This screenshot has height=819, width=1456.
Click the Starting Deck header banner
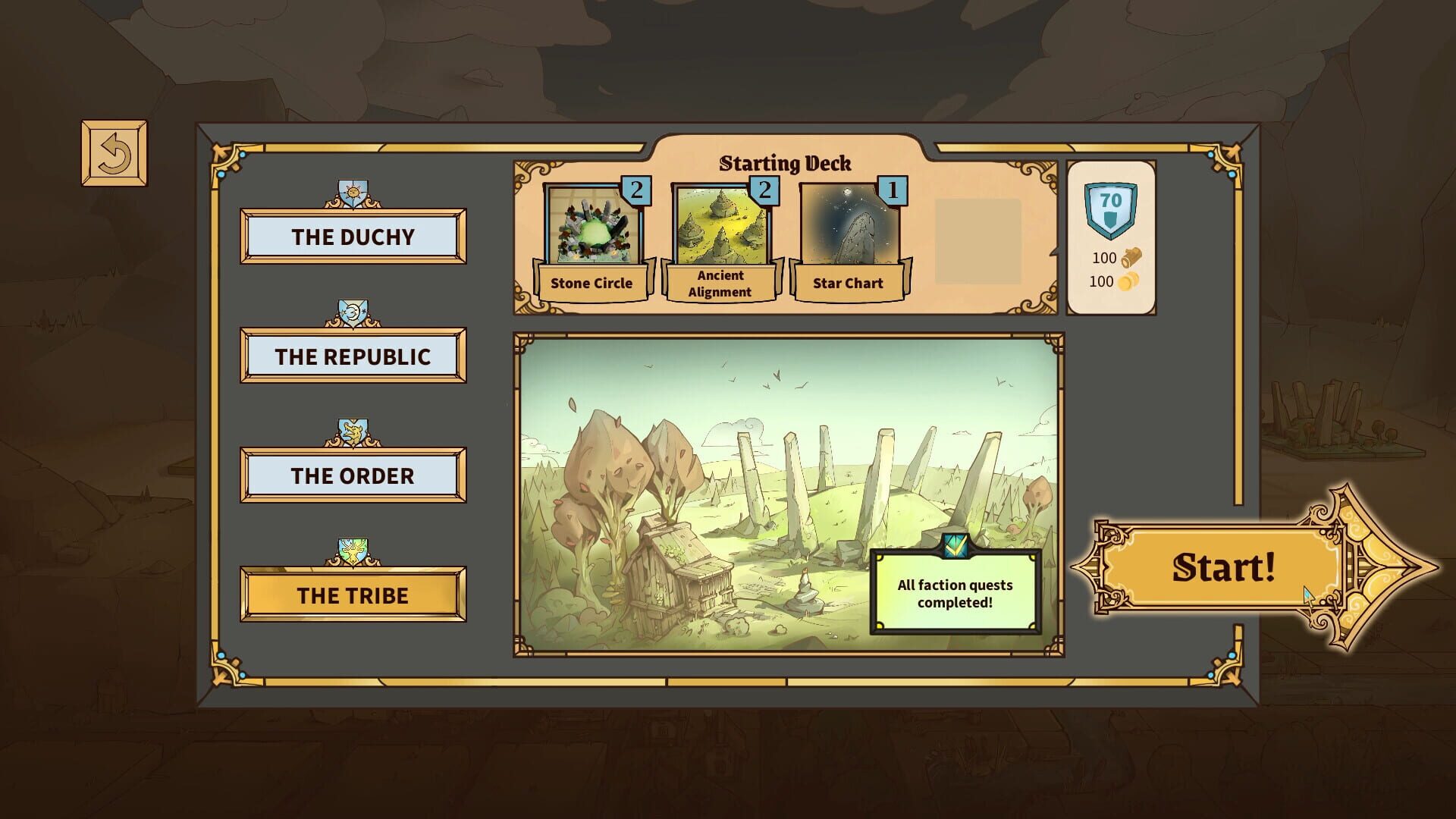(786, 163)
